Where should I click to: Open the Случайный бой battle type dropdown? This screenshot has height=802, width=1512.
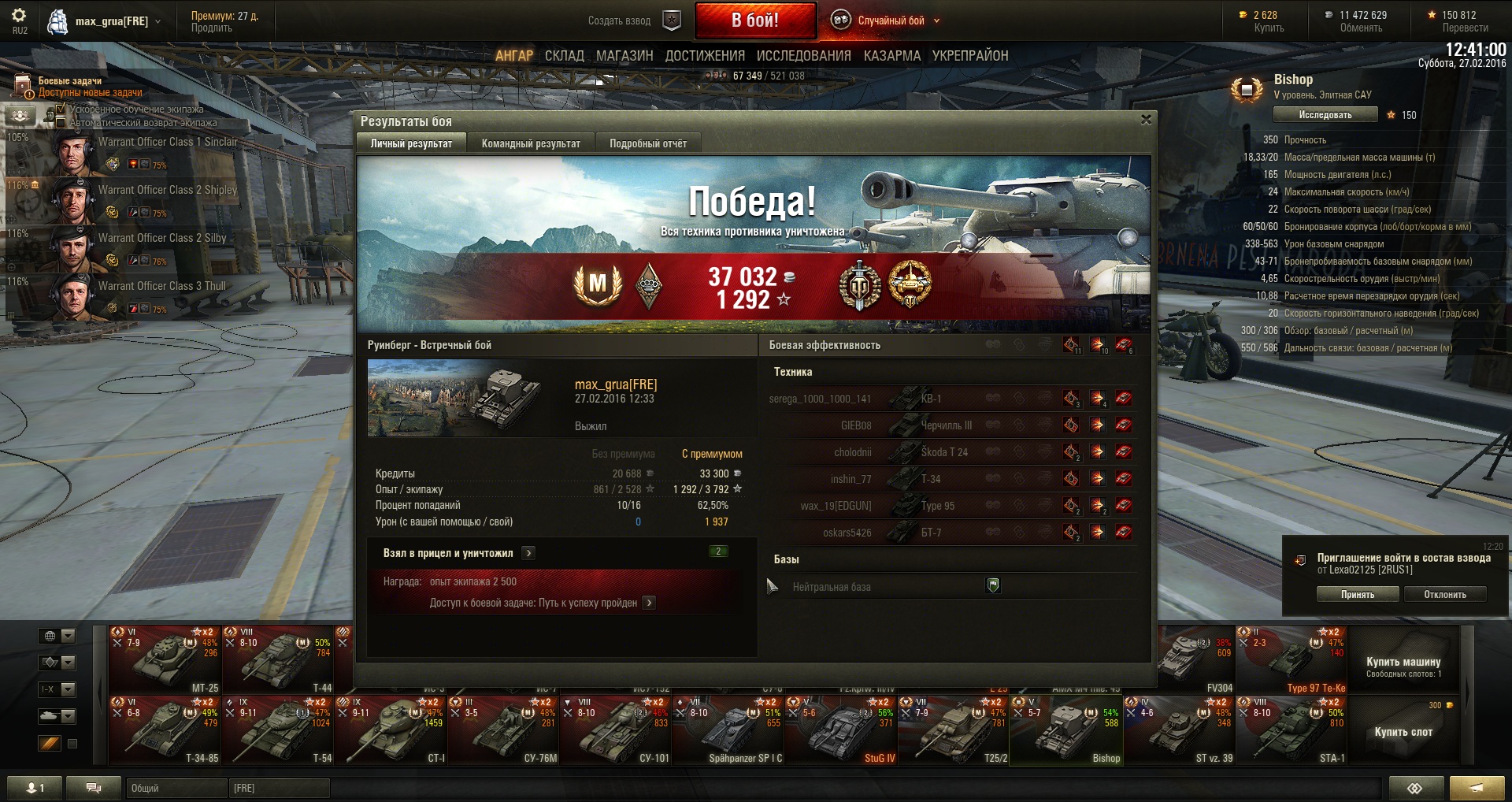(x=891, y=20)
